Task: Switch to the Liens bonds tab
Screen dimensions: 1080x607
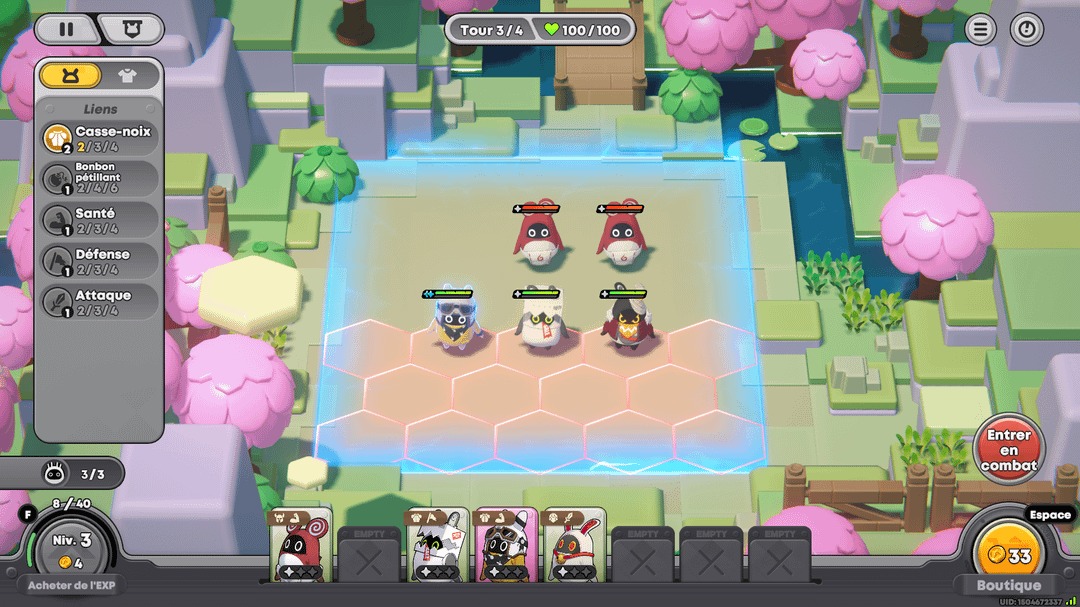Action: click(x=70, y=75)
